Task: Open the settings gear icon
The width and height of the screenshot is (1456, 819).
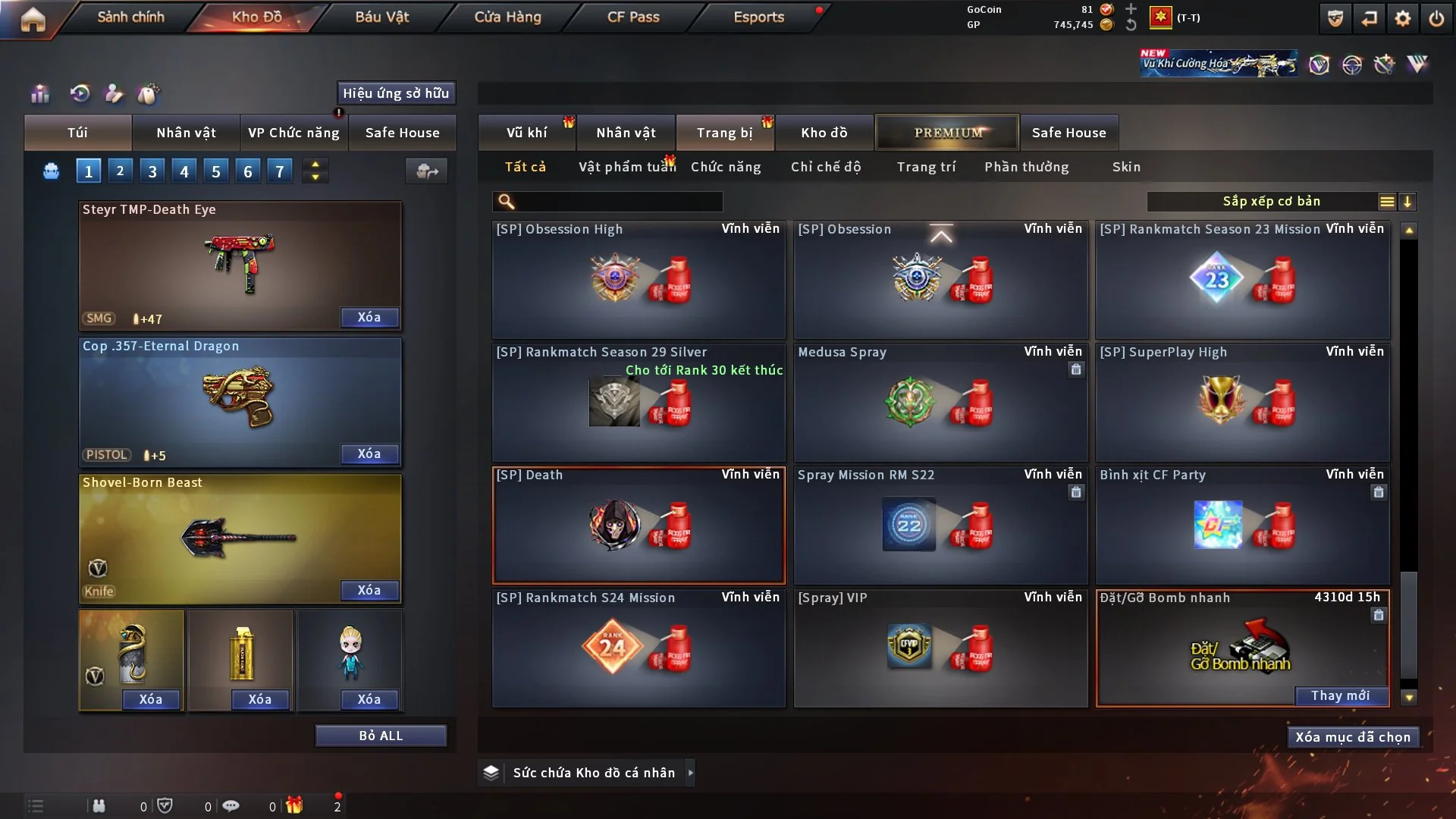Action: click(1403, 18)
